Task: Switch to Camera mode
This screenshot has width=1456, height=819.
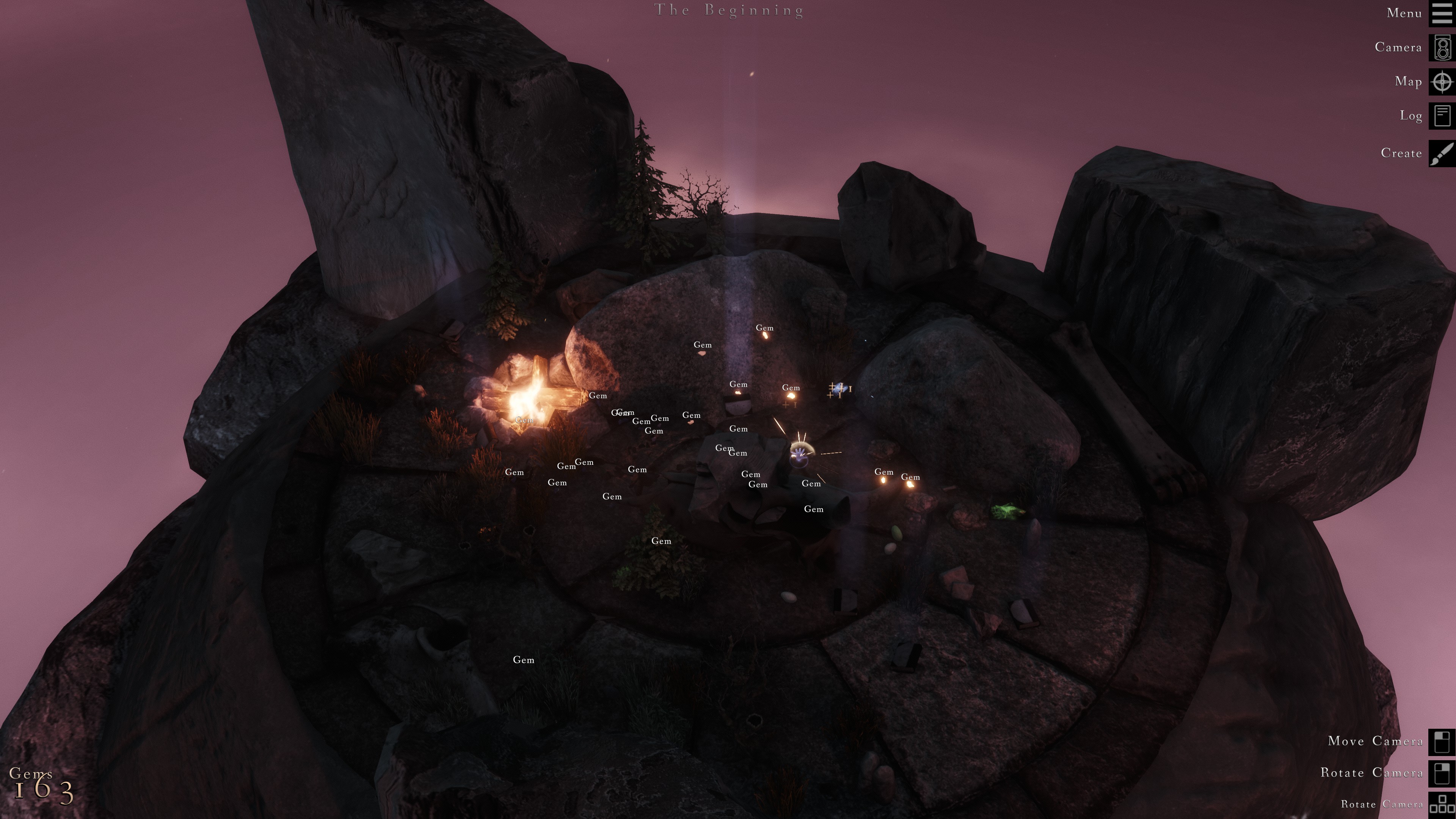Action: point(1442,47)
